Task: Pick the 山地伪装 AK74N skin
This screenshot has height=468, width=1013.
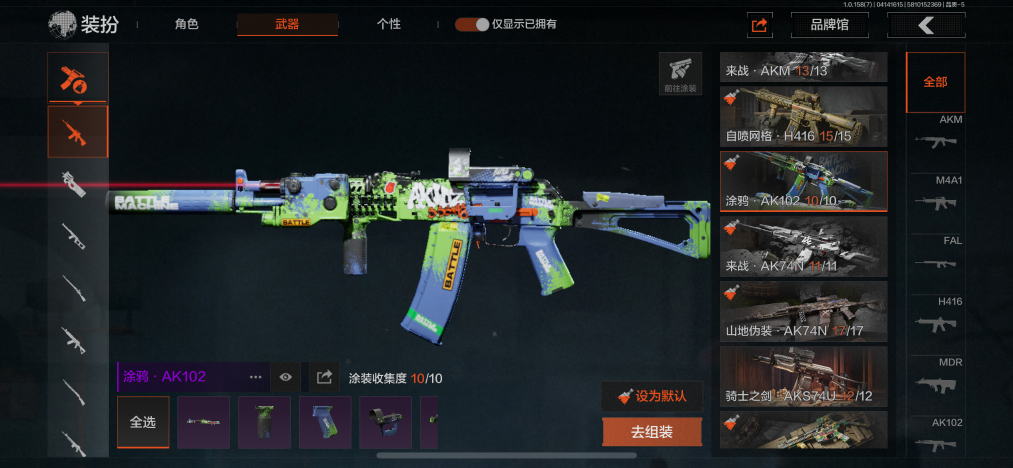Action: (804, 311)
